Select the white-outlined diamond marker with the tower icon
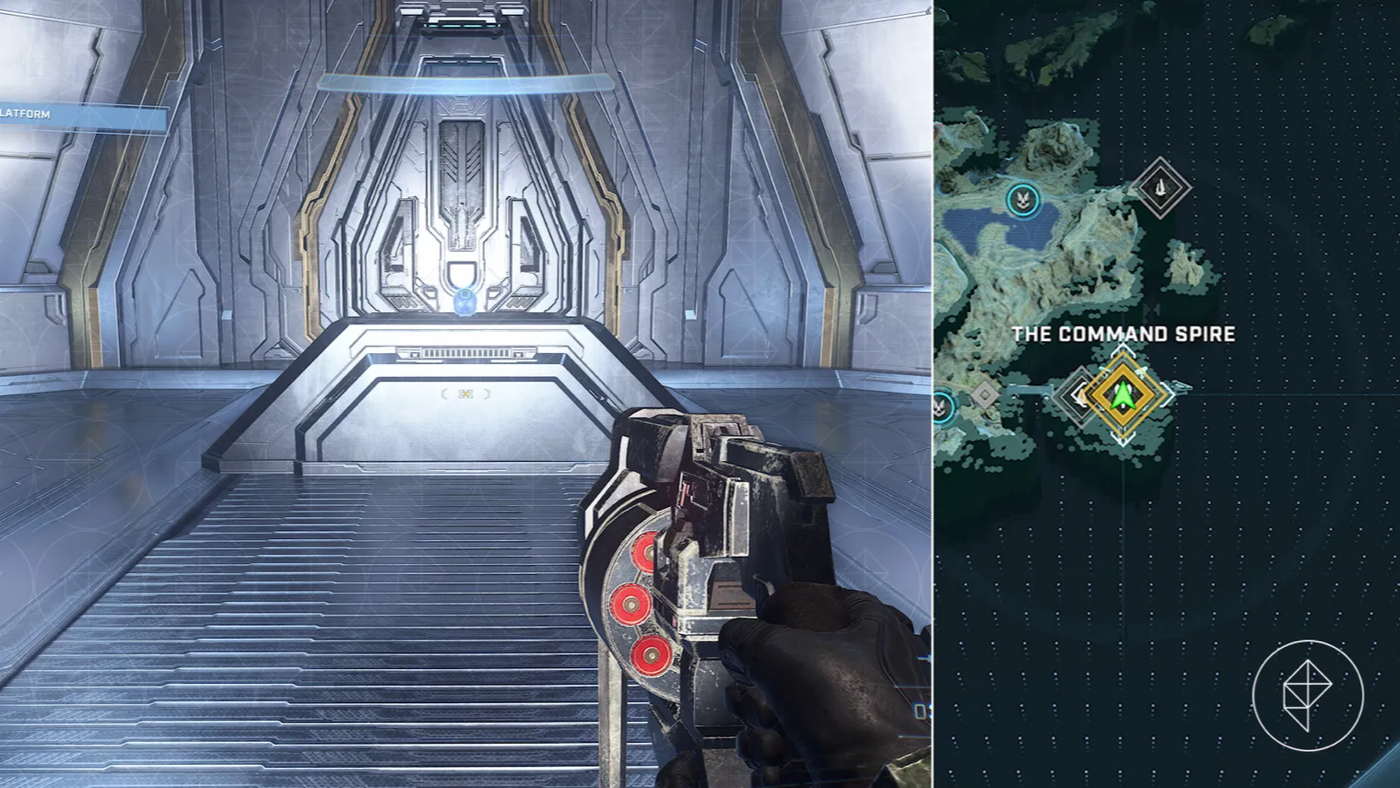The width and height of the screenshot is (1400, 788). 1161,186
